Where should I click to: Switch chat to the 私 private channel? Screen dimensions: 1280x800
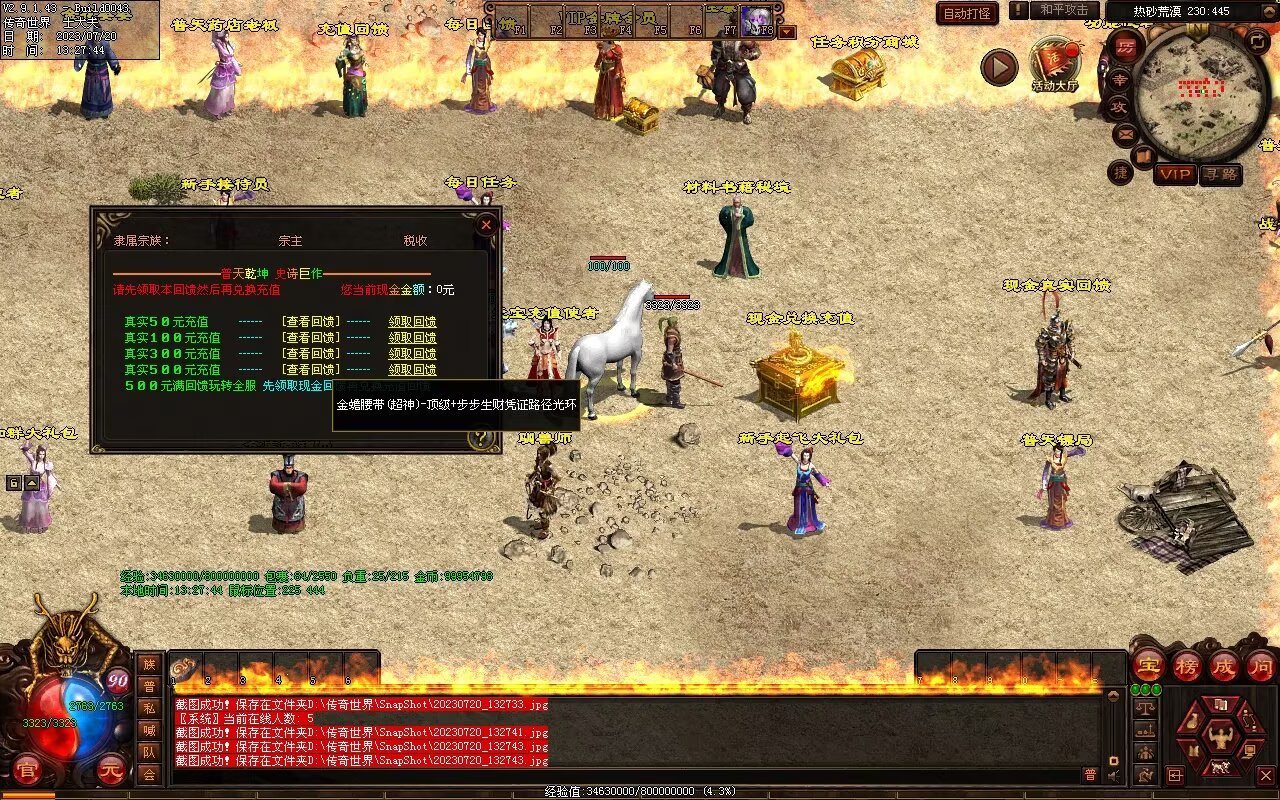pos(149,708)
